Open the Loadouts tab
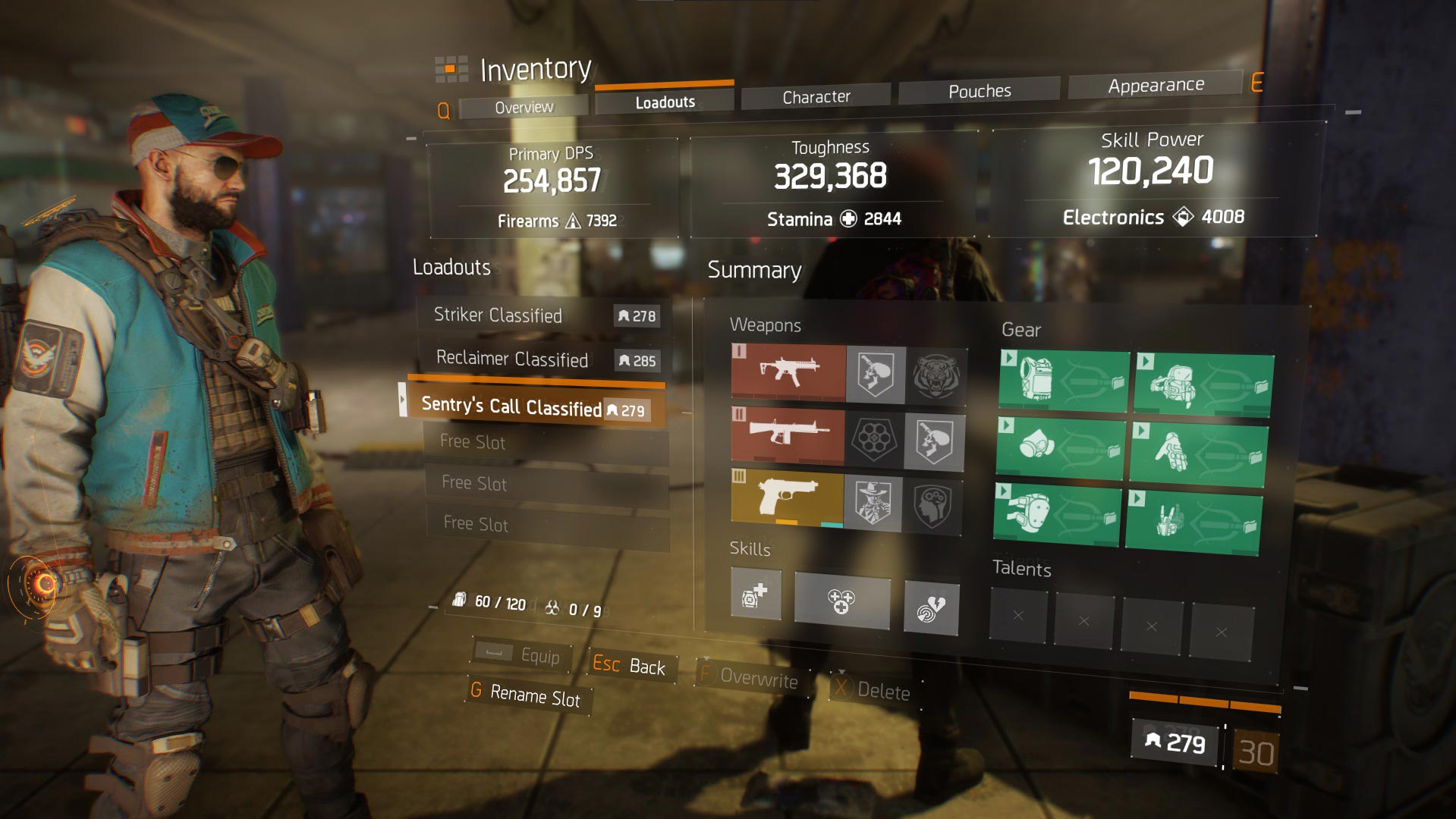The height and width of the screenshot is (819, 1456). tap(665, 102)
